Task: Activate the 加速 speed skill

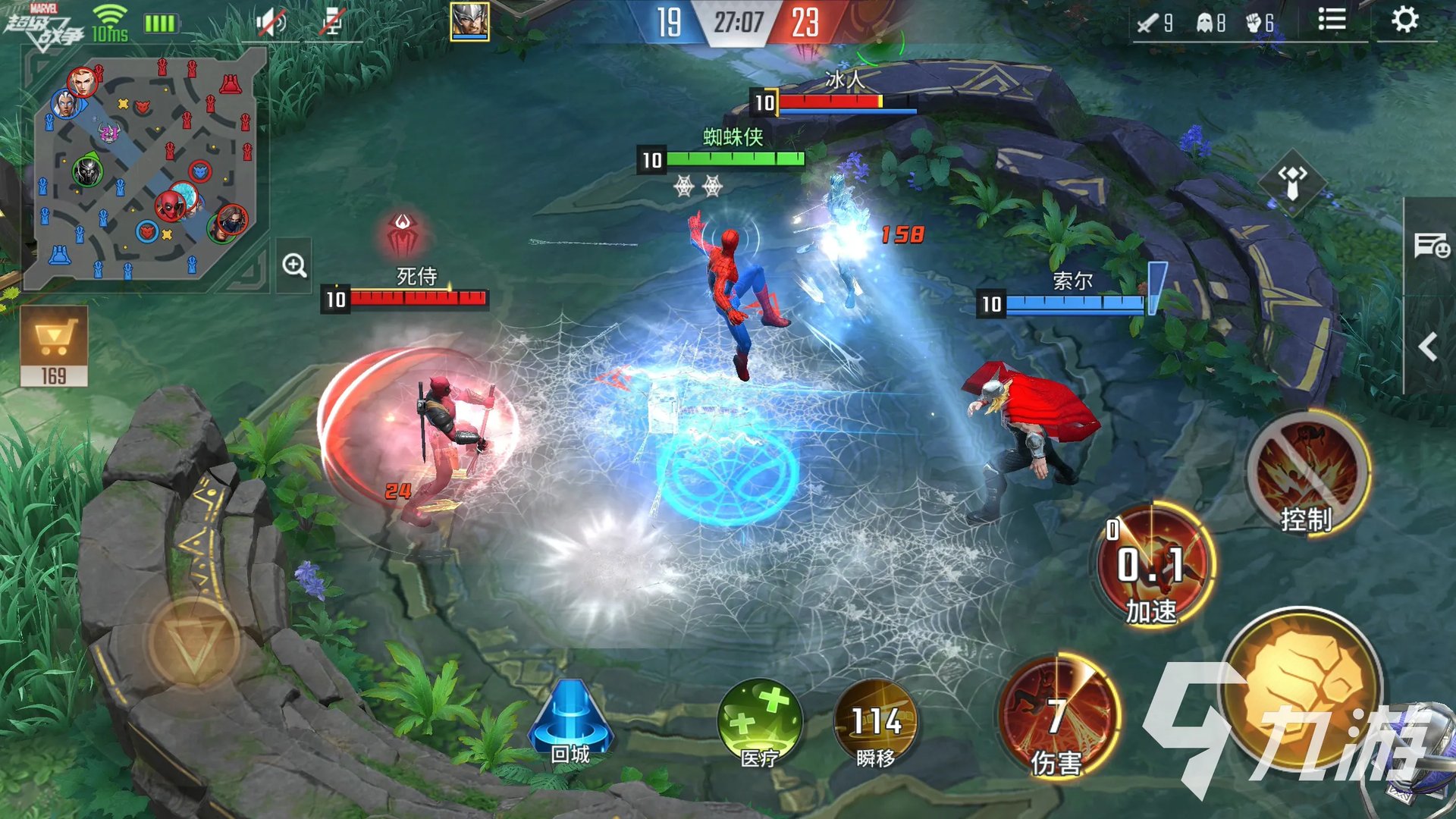Action: pyautogui.click(x=1153, y=565)
